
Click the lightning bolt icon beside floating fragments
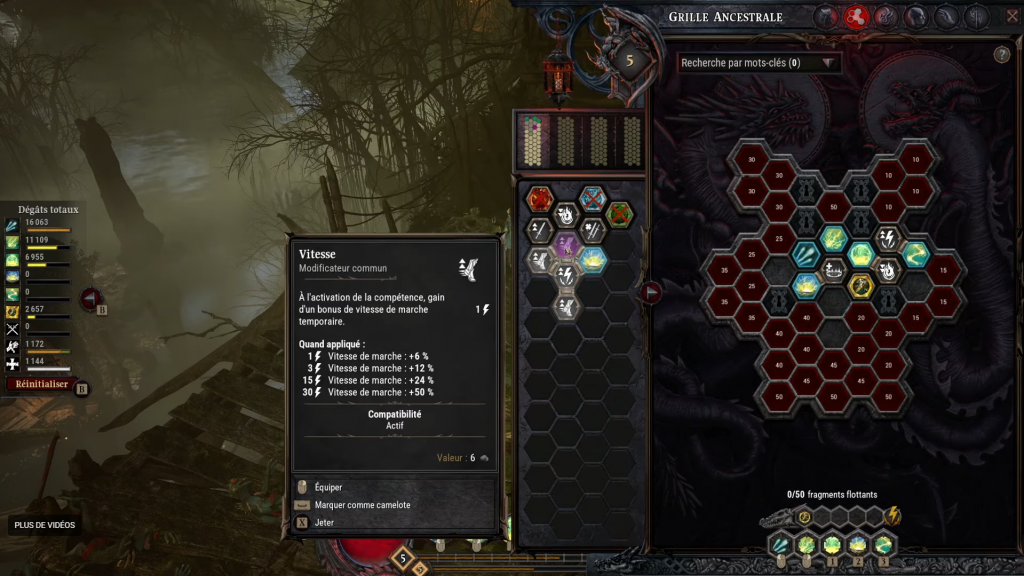tap(893, 516)
